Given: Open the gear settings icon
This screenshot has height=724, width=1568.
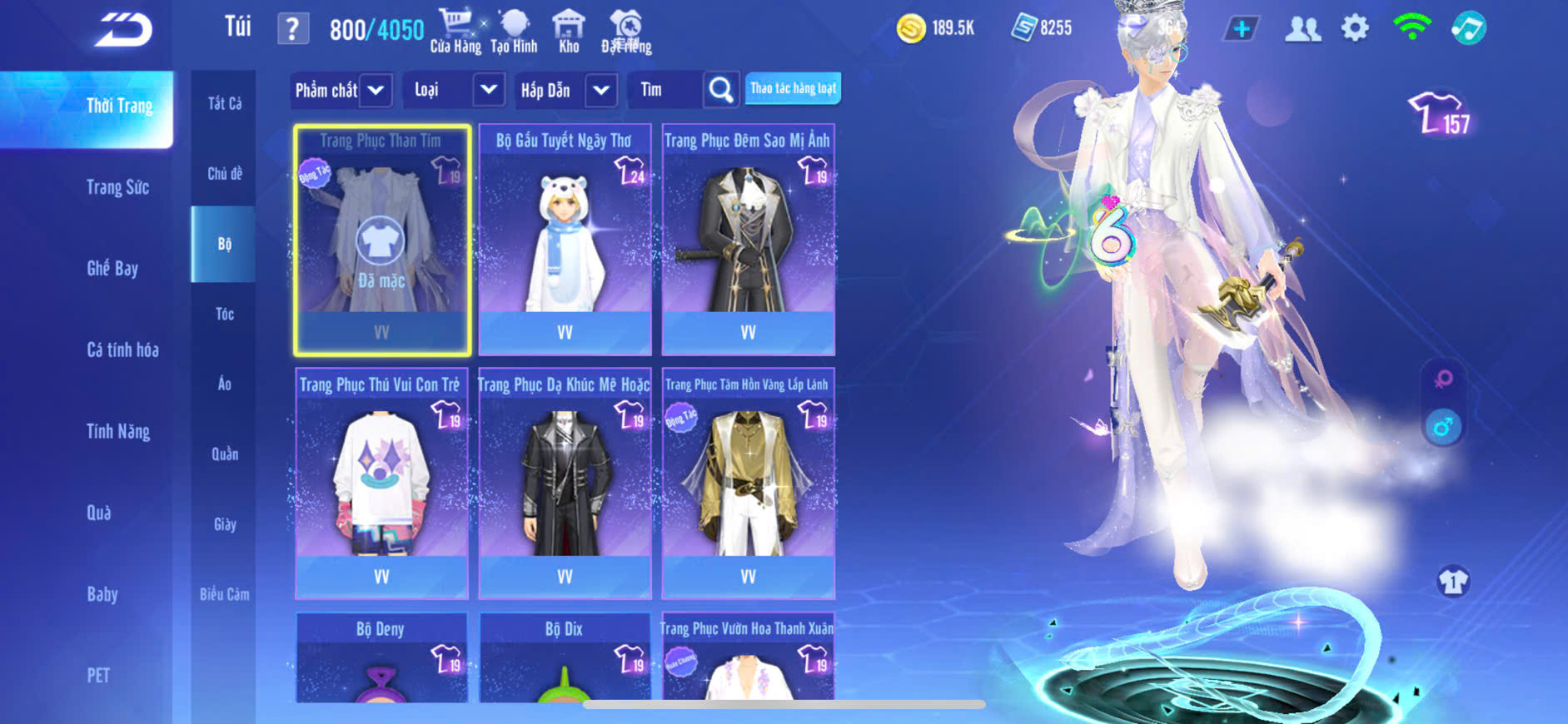Looking at the screenshot, I should (1355, 28).
